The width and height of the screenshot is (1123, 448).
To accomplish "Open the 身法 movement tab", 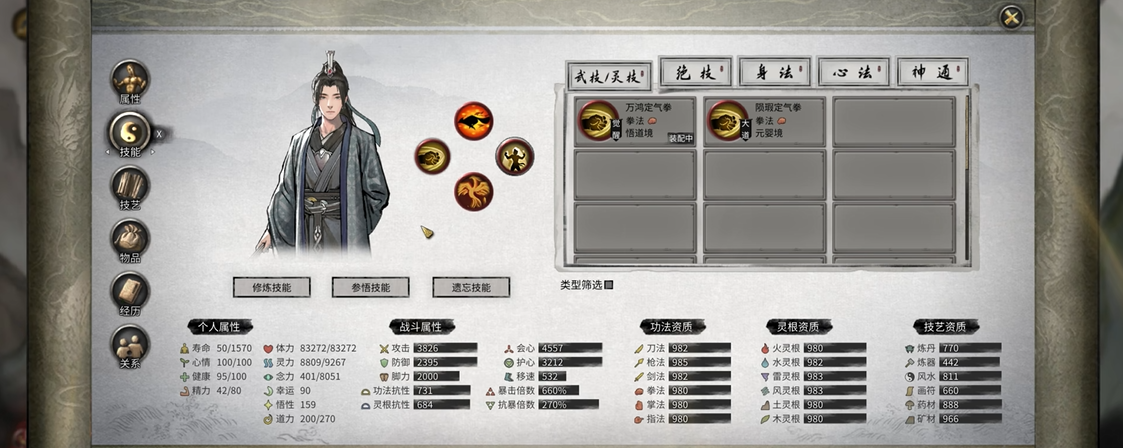I will click(774, 72).
